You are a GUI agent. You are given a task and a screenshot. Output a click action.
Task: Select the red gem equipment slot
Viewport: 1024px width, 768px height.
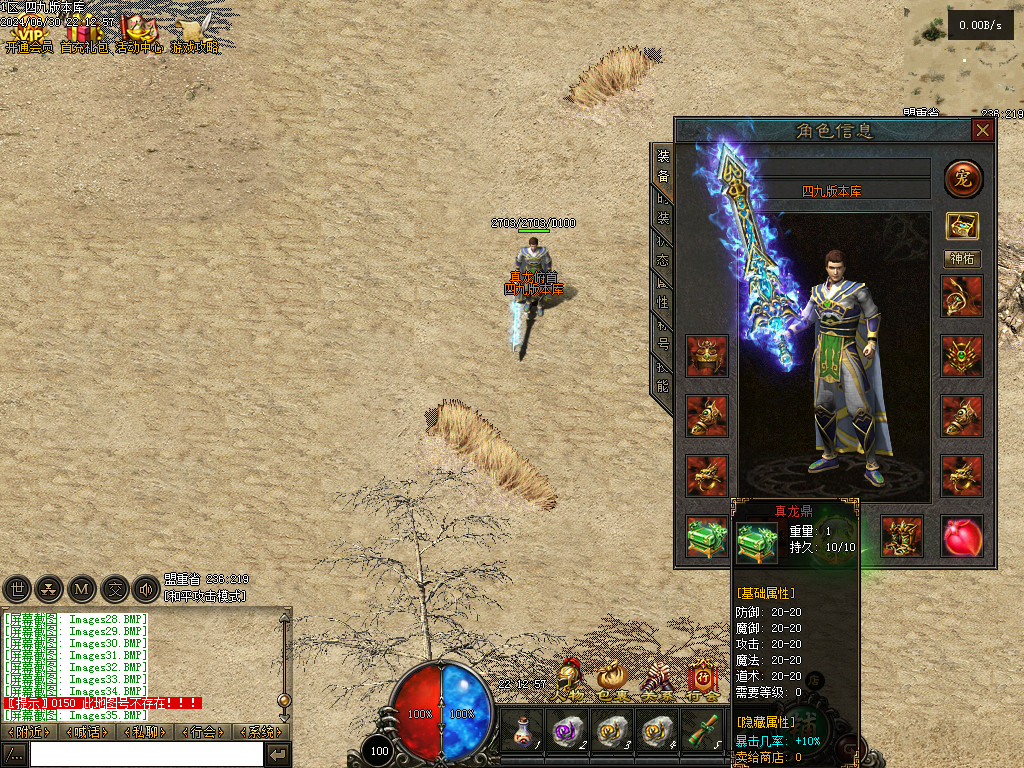[962, 537]
